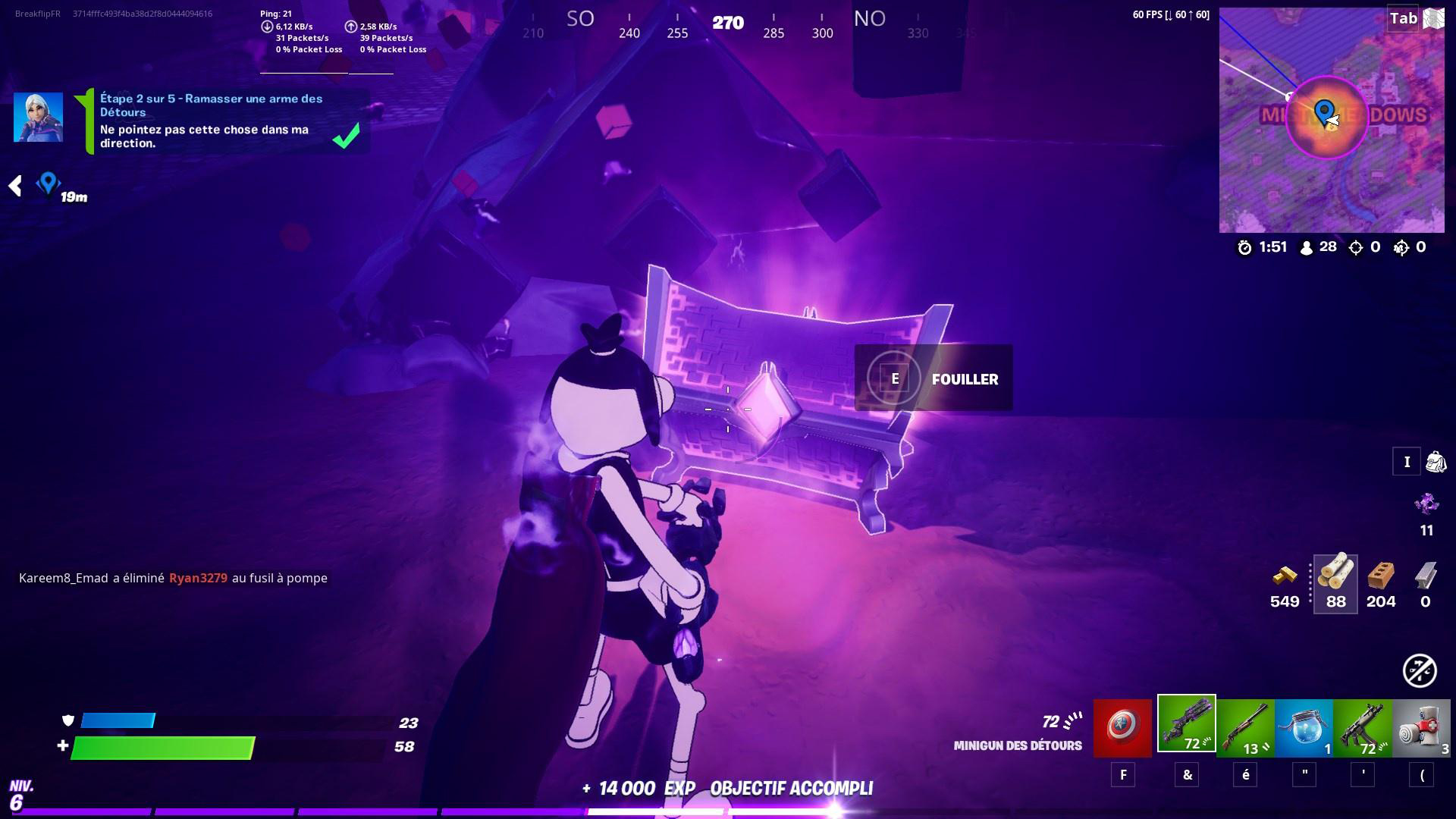The height and width of the screenshot is (819, 1456).
Task: Toggle the crossed-out replay icon
Action: 1418,670
